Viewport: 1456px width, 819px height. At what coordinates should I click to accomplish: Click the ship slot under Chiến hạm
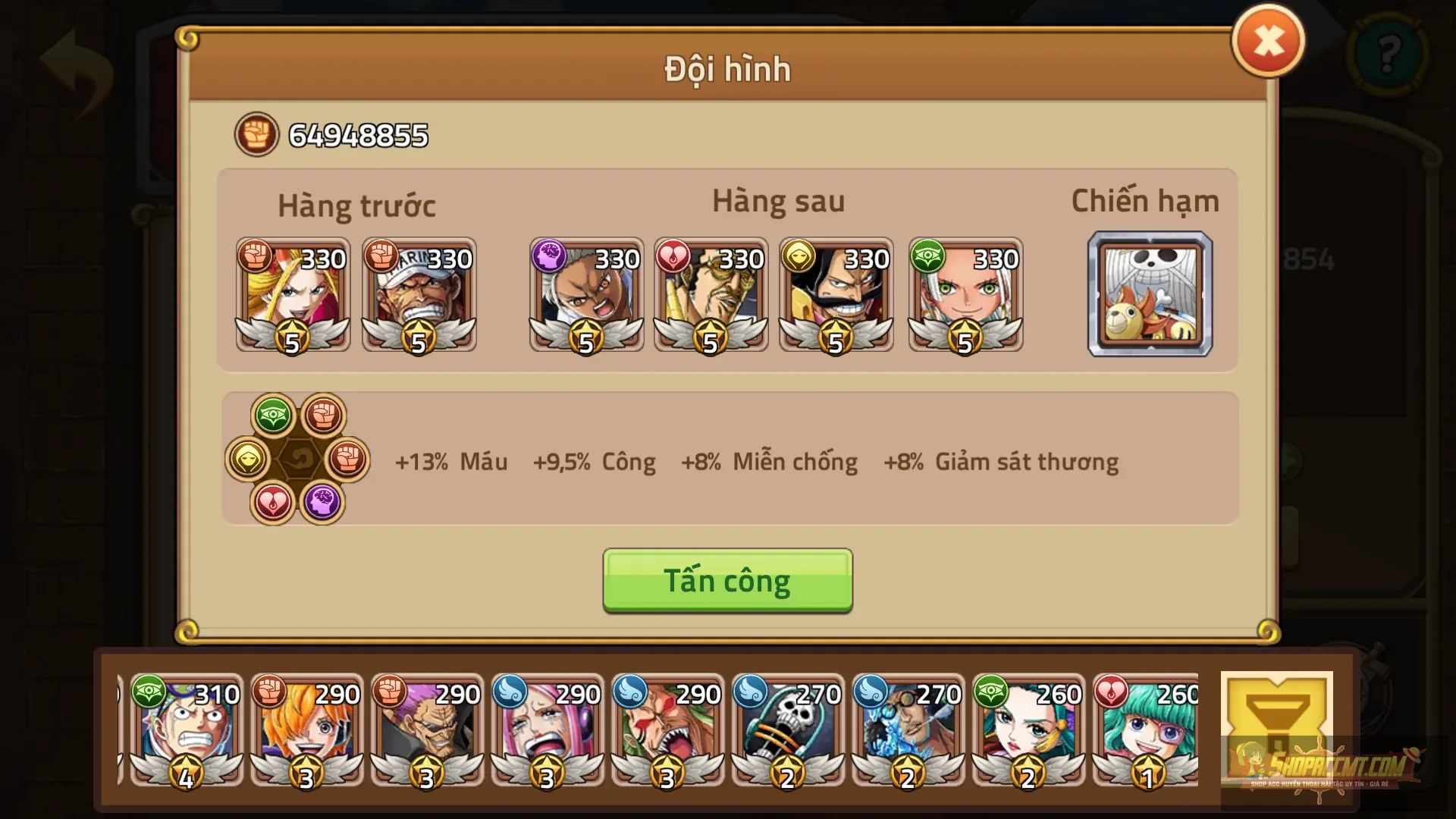pyautogui.click(x=1150, y=294)
